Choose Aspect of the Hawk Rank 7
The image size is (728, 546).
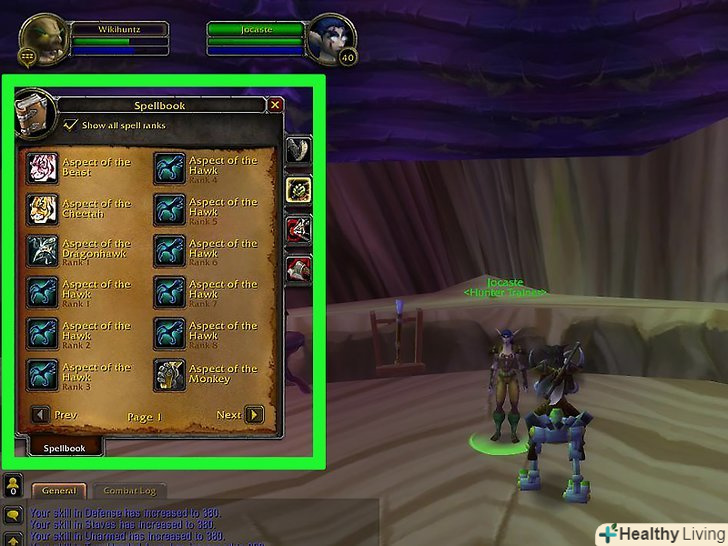[169, 291]
